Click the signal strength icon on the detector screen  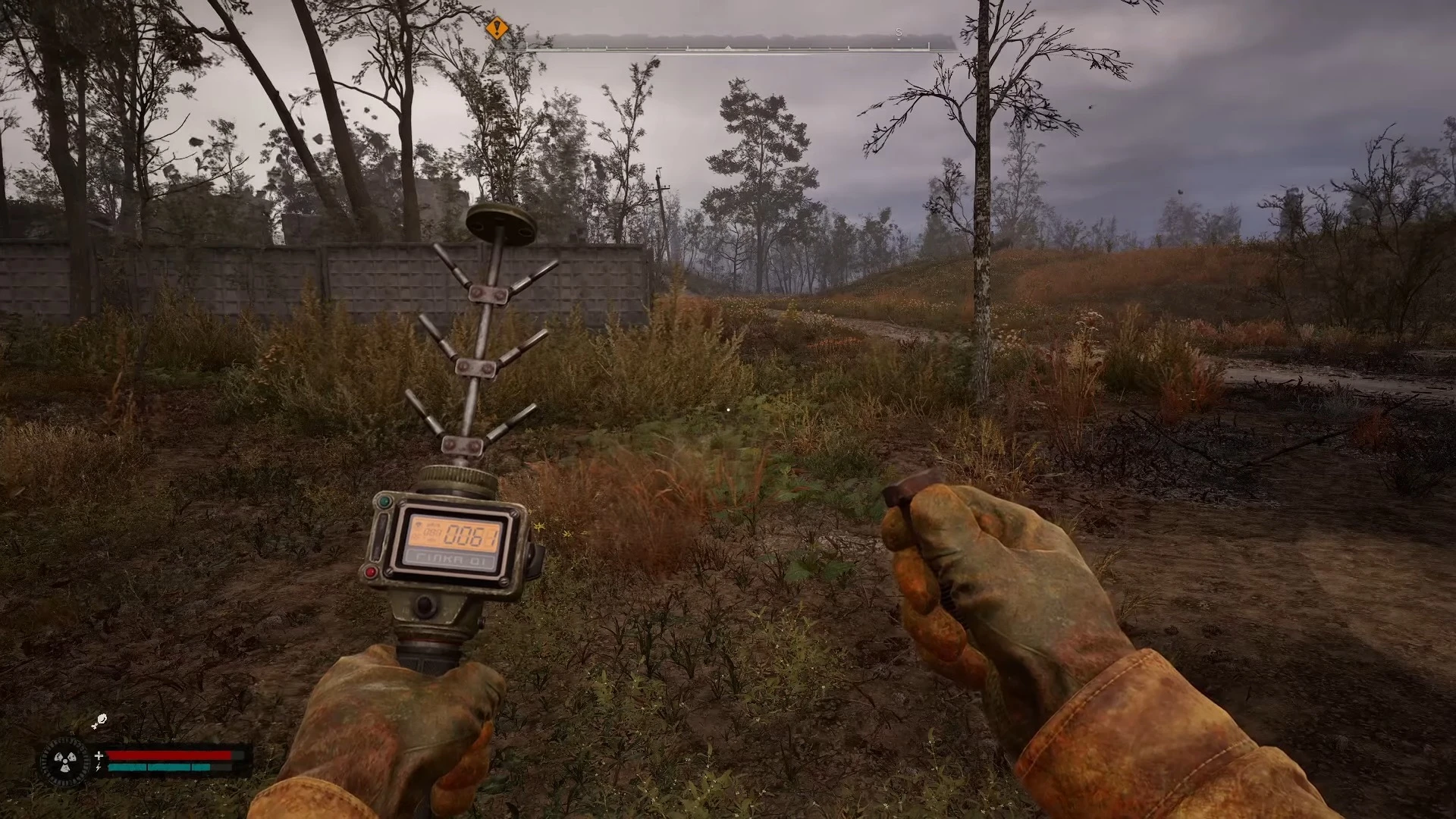pyautogui.click(x=419, y=525)
